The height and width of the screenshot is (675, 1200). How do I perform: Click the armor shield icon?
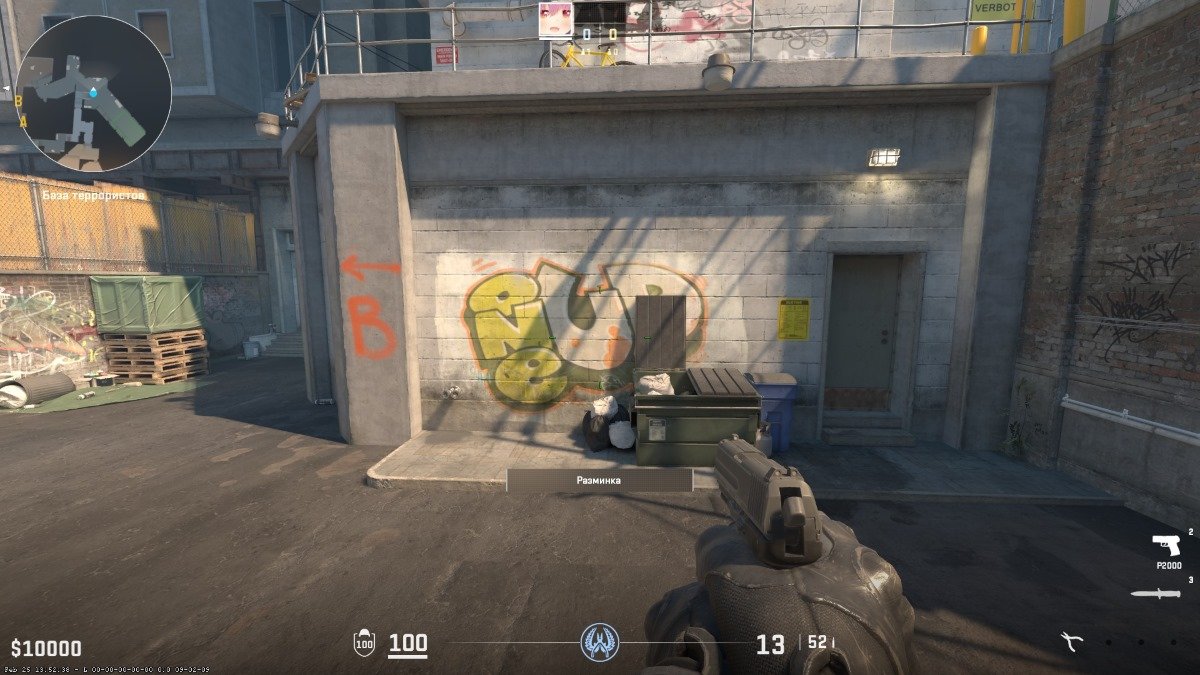point(364,643)
